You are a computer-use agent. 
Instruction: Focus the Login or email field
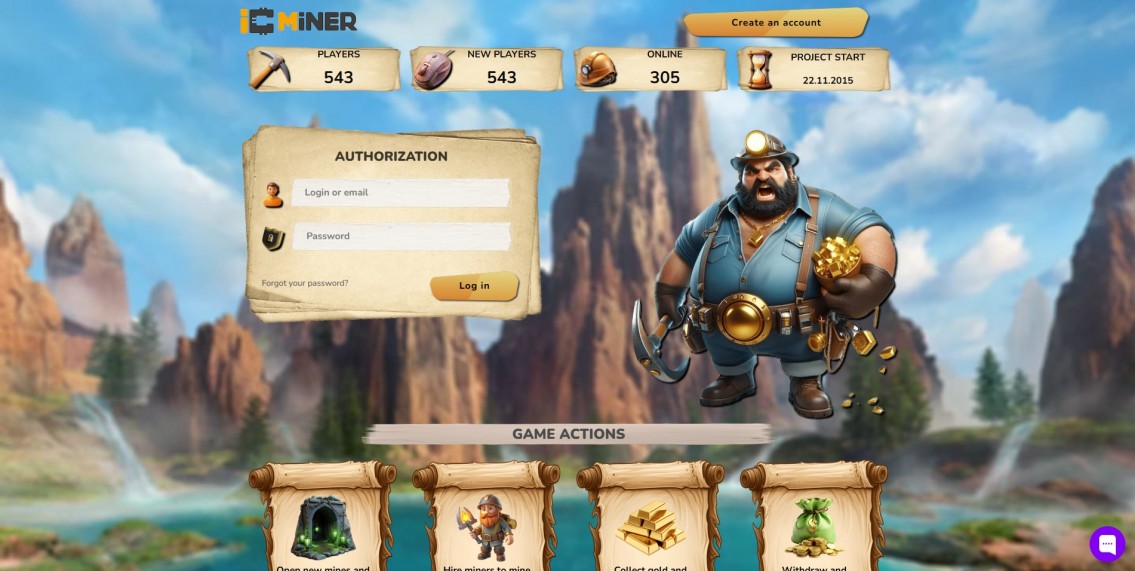(x=401, y=193)
